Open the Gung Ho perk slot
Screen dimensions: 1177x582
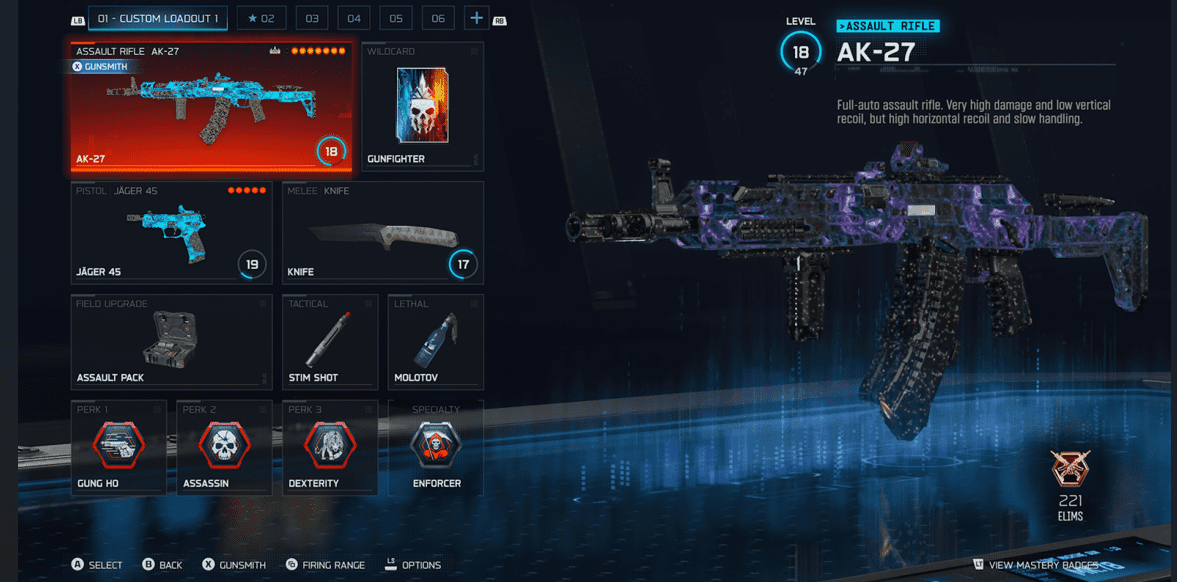pos(119,448)
